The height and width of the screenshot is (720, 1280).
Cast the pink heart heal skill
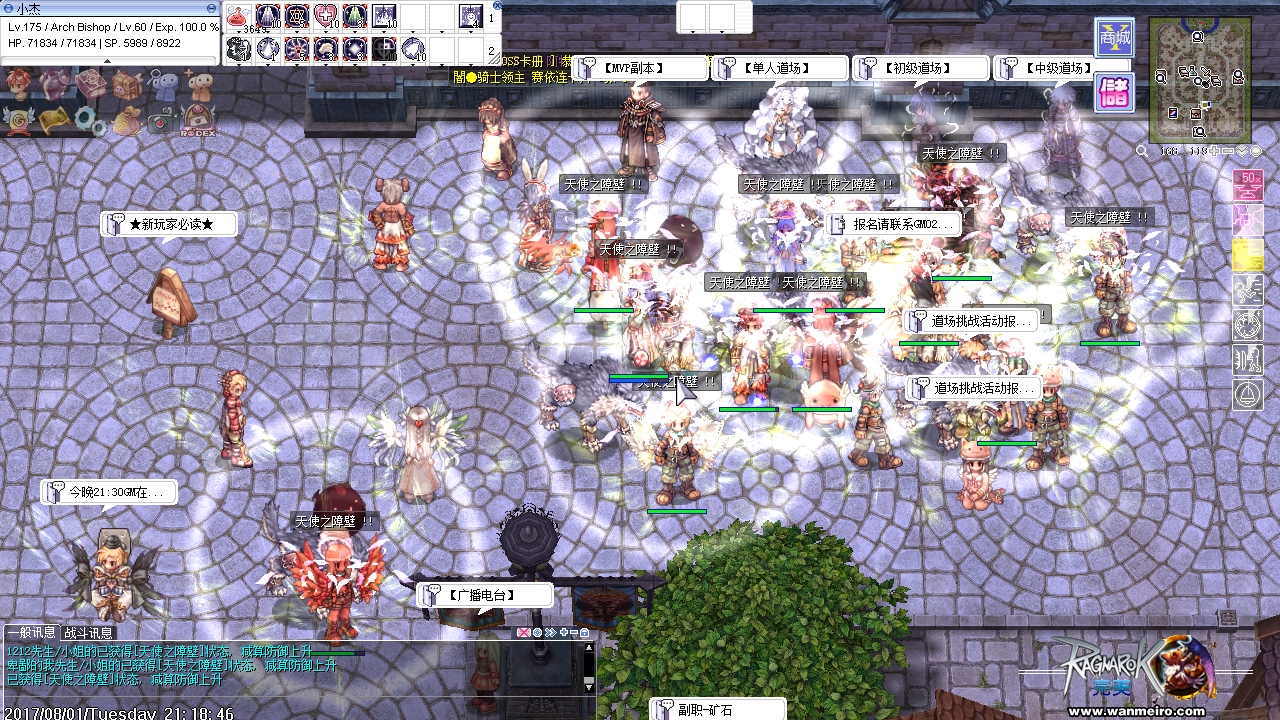coord(326,17)
